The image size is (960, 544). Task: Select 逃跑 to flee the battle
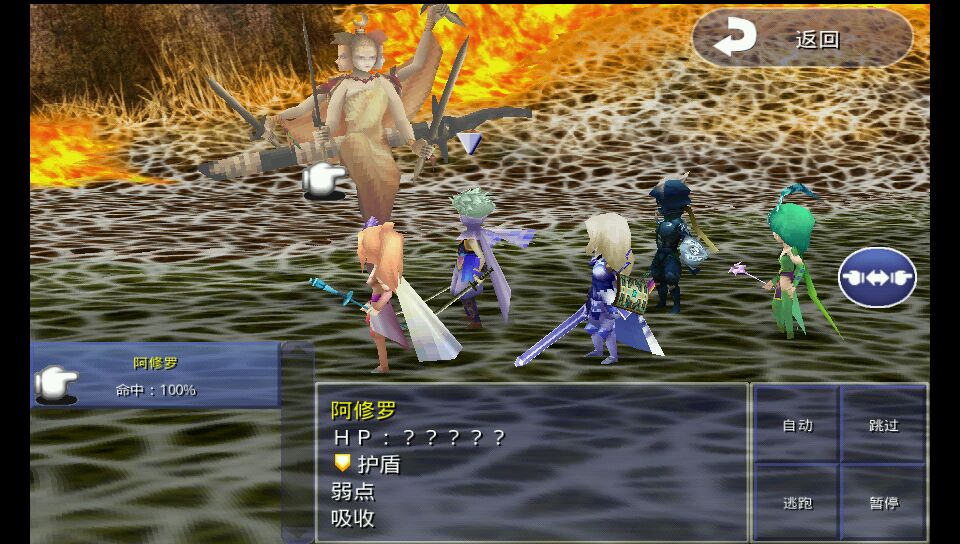point(797,502)
